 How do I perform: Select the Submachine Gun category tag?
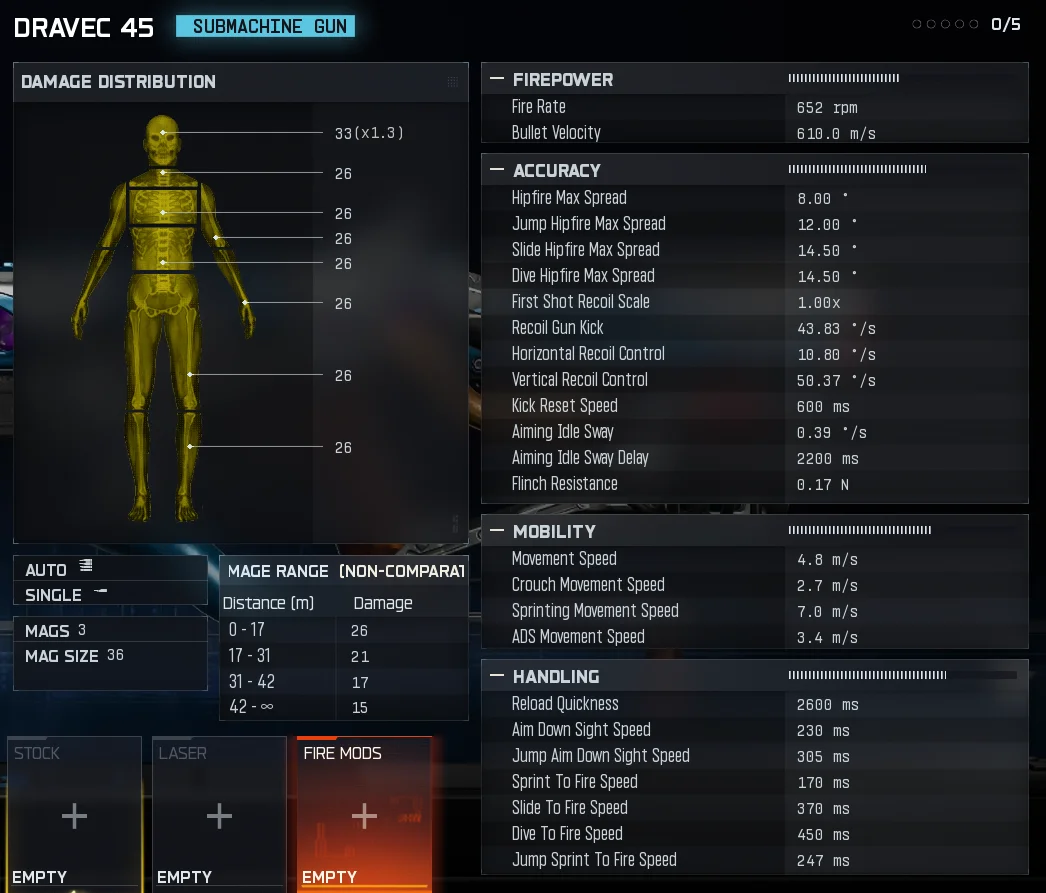tap(269, 27)
